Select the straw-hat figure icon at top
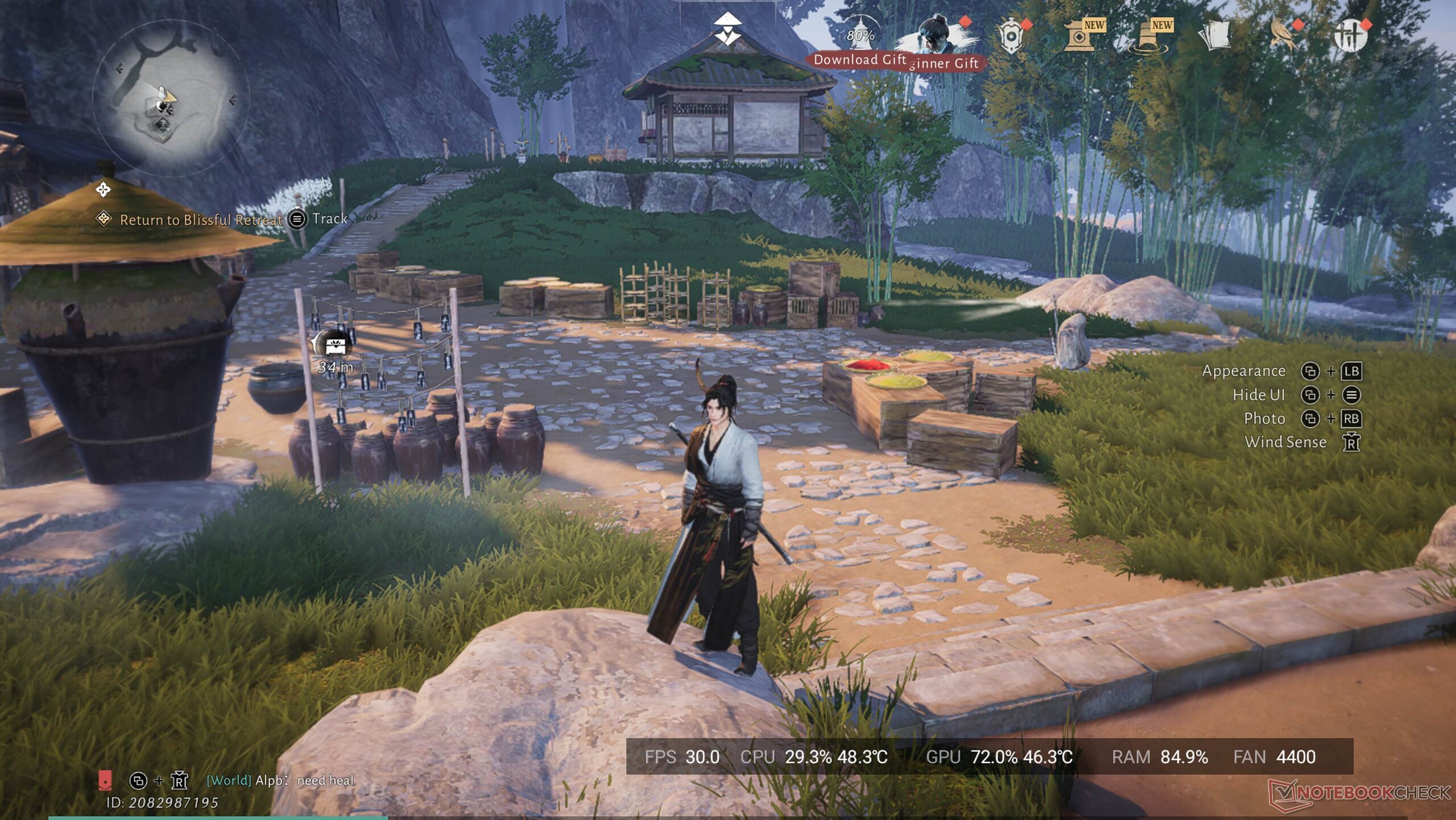 point(727,29)
